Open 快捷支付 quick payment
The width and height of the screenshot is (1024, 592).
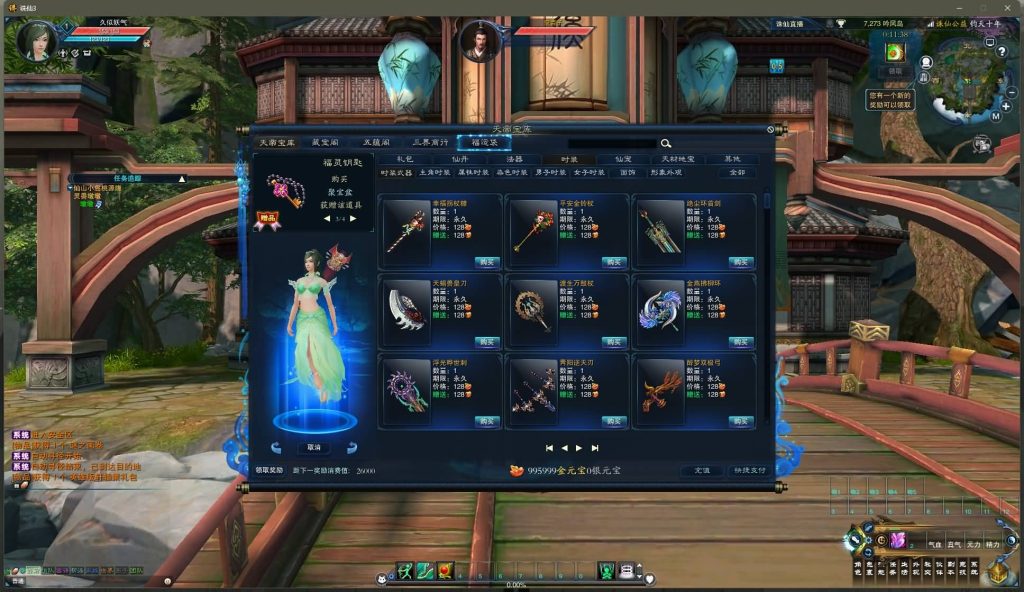[748, 470]
